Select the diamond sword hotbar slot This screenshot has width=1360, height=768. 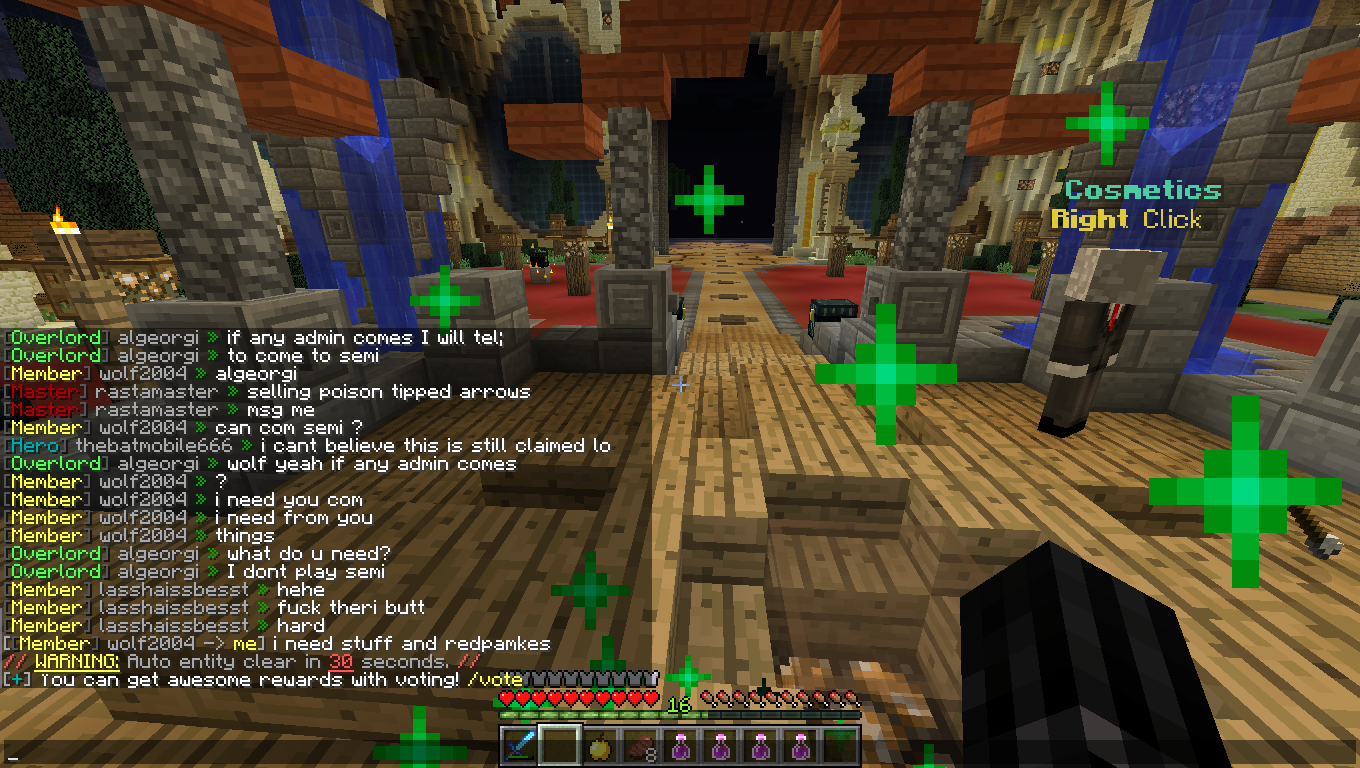point(519,746)
